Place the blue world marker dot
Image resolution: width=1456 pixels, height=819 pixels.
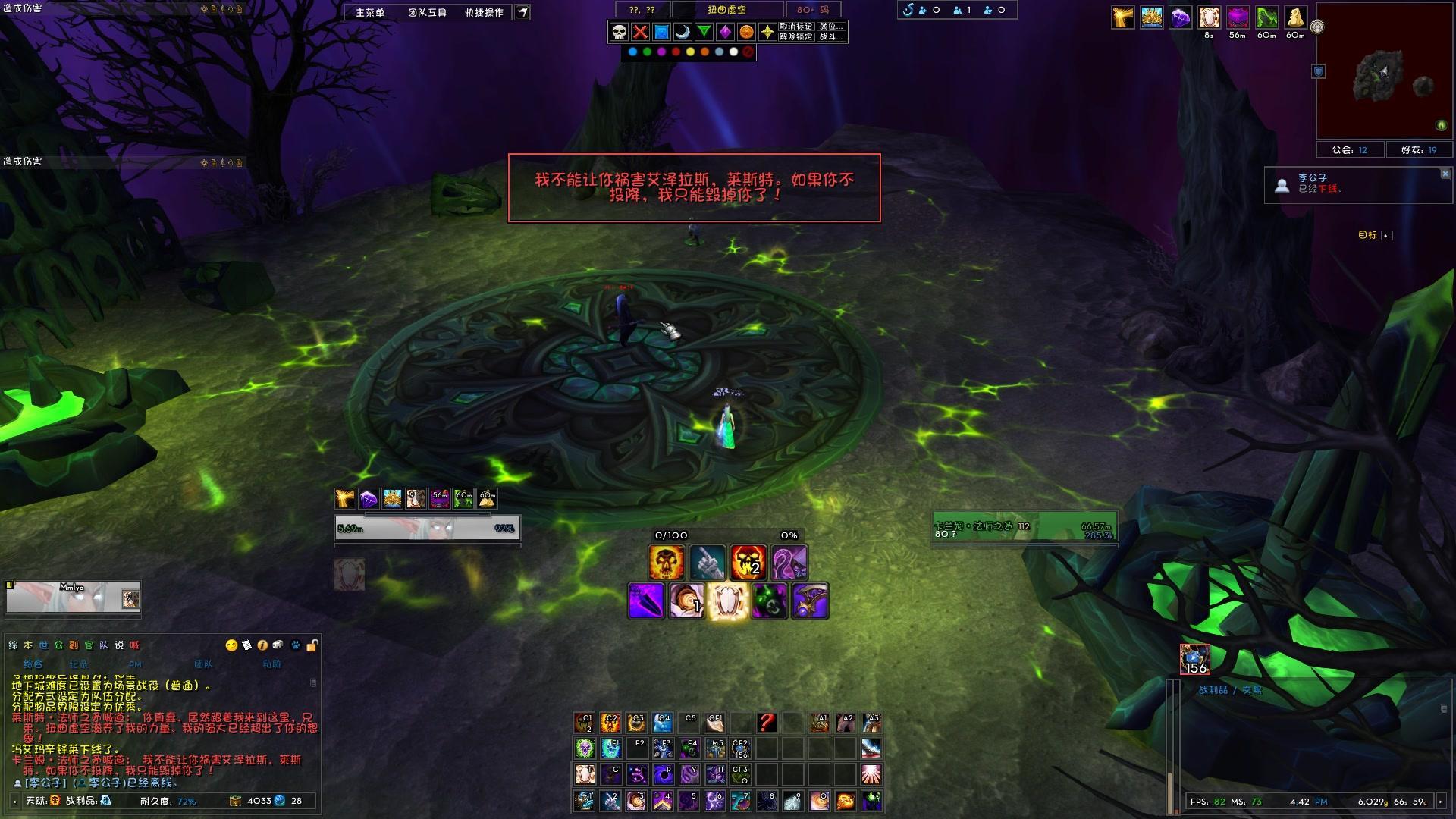pos(632,52)
